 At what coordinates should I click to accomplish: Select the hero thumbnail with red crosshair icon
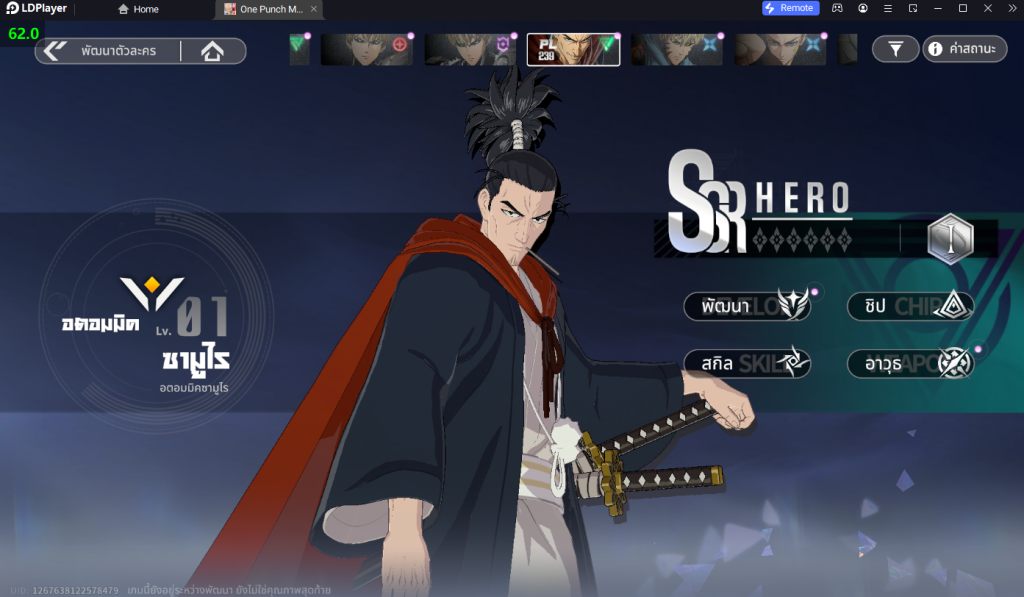(366, 49)
